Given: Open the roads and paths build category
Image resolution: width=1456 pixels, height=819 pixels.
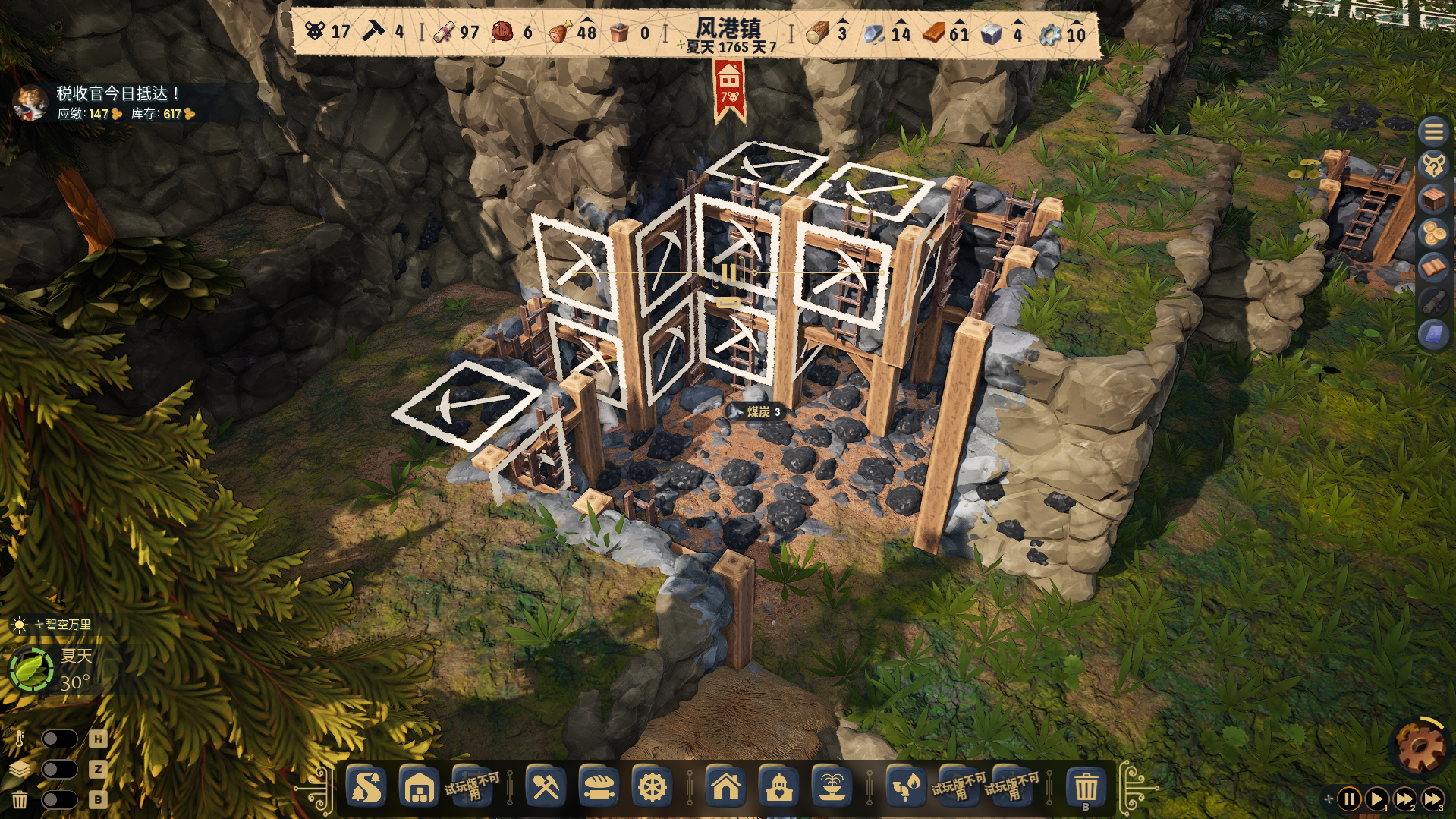Looking at the screenshot, I should pos(366,787).
